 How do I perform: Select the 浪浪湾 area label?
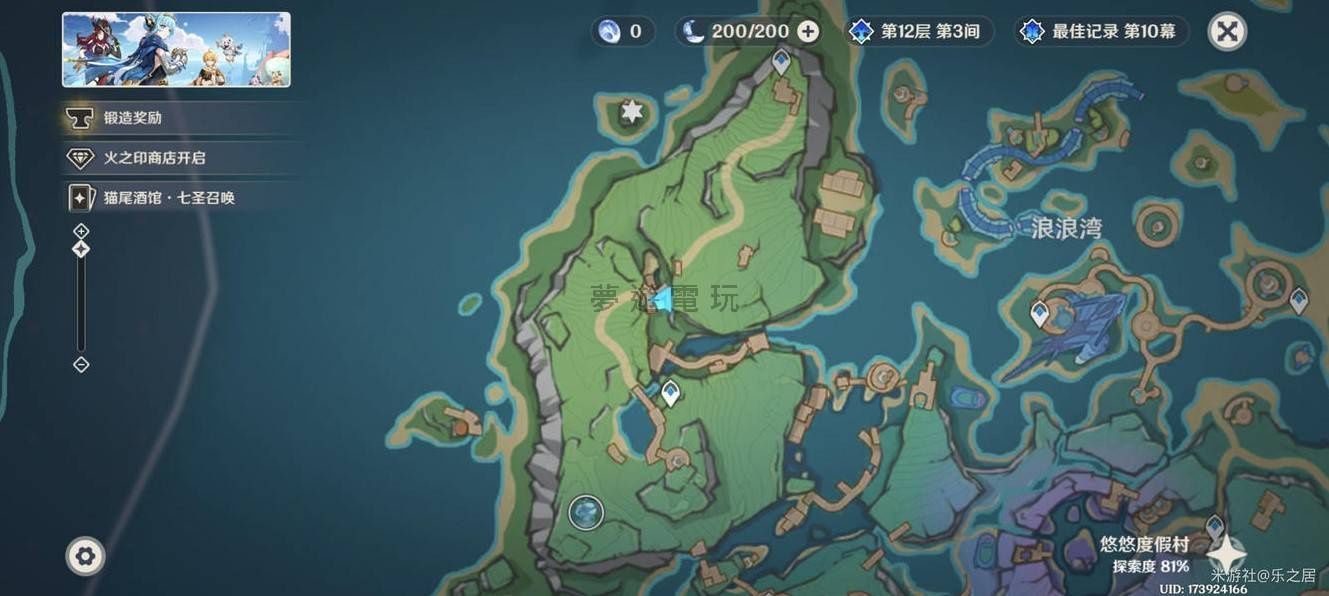(x=1066, y=229)
